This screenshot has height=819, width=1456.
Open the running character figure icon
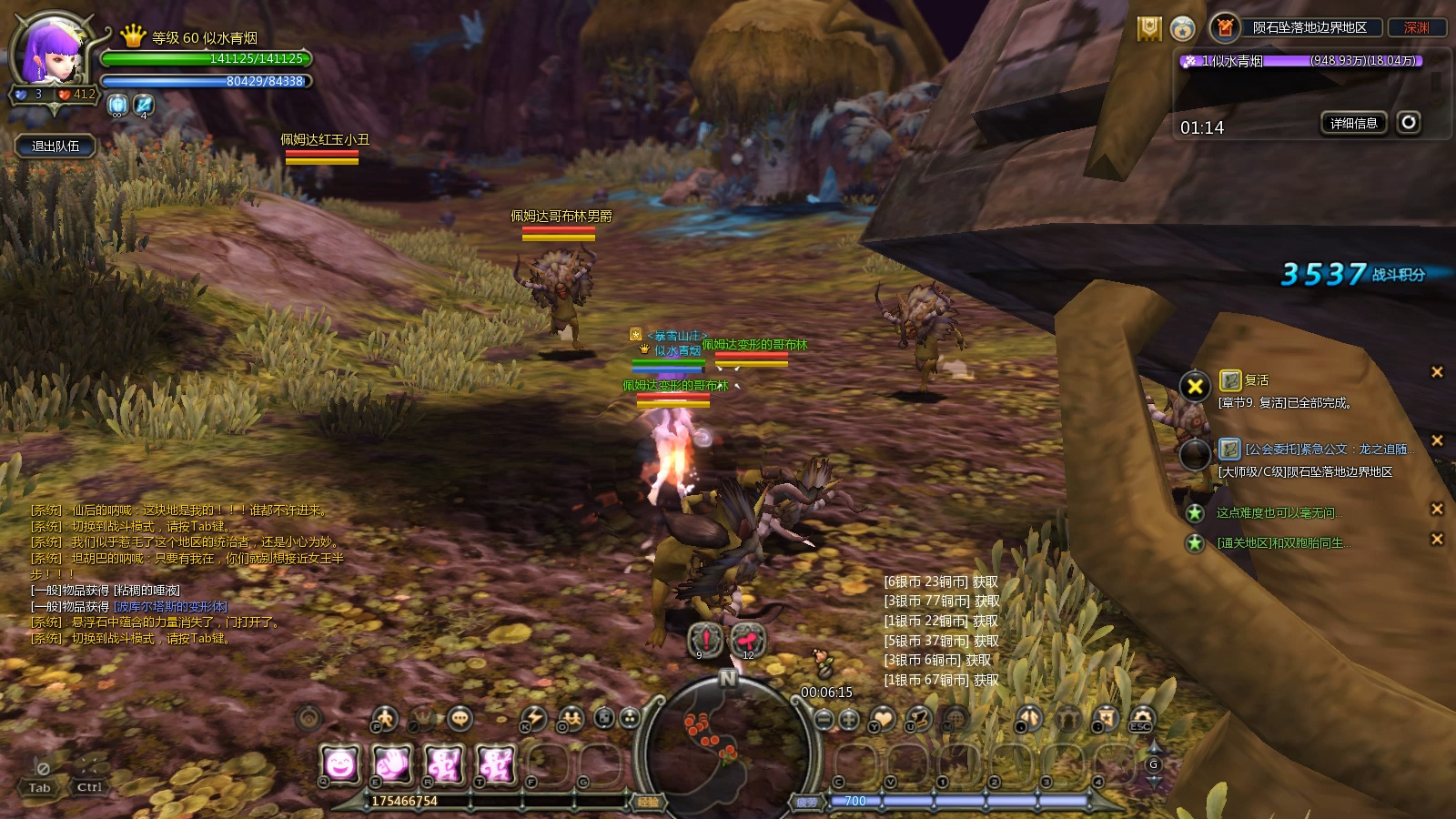pyautogui.click(x=384, y=719)
